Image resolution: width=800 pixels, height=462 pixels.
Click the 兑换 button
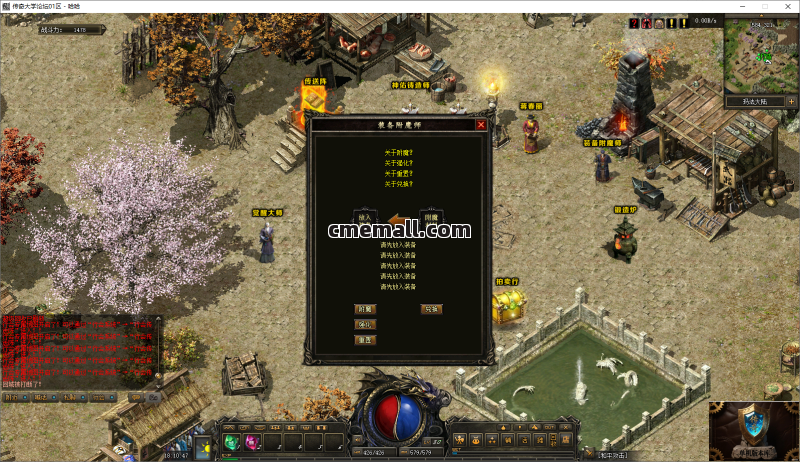point(432,309)
